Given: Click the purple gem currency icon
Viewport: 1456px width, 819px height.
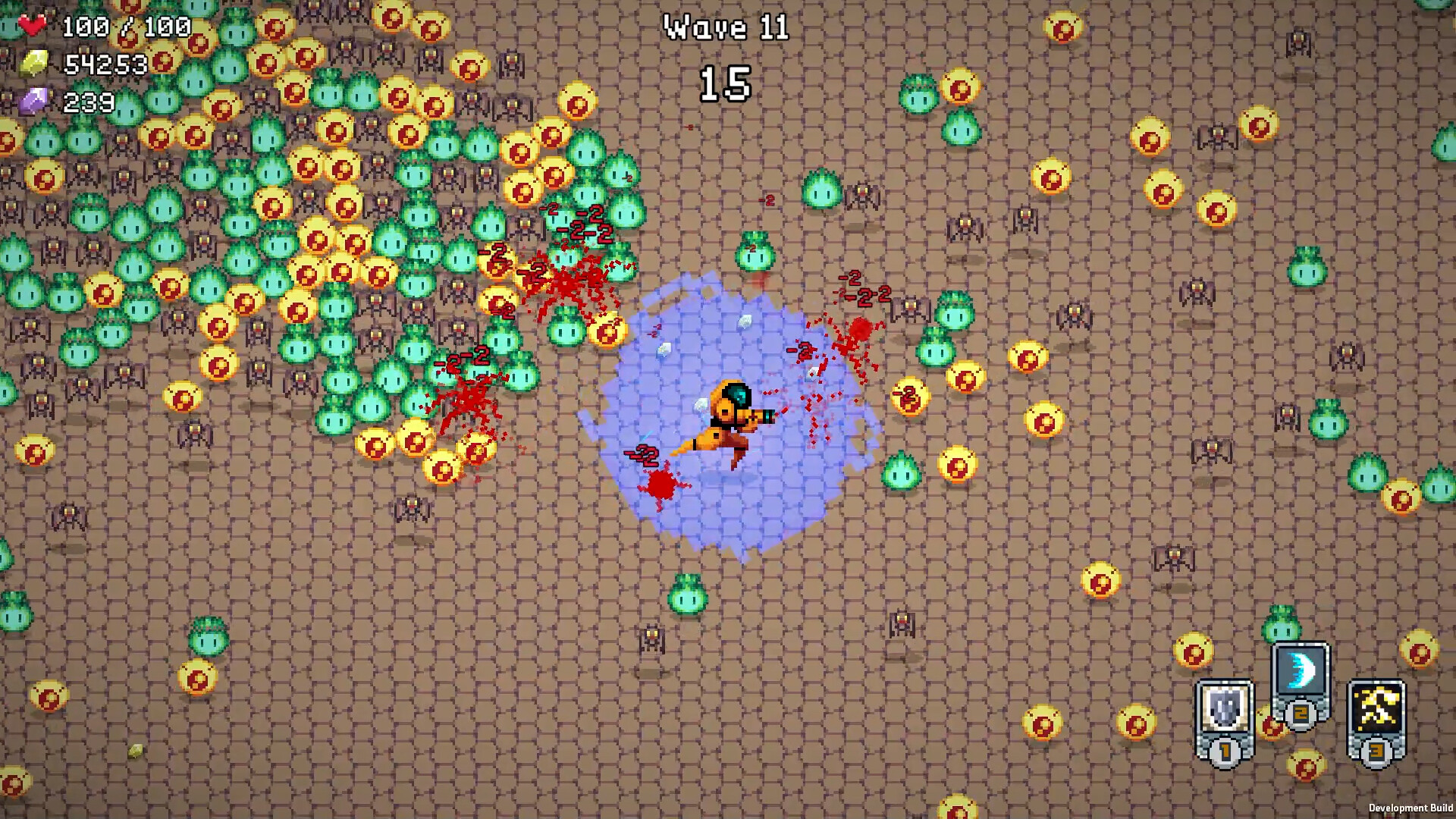Looking at the screenshot, I should click(x=35, y=99).
